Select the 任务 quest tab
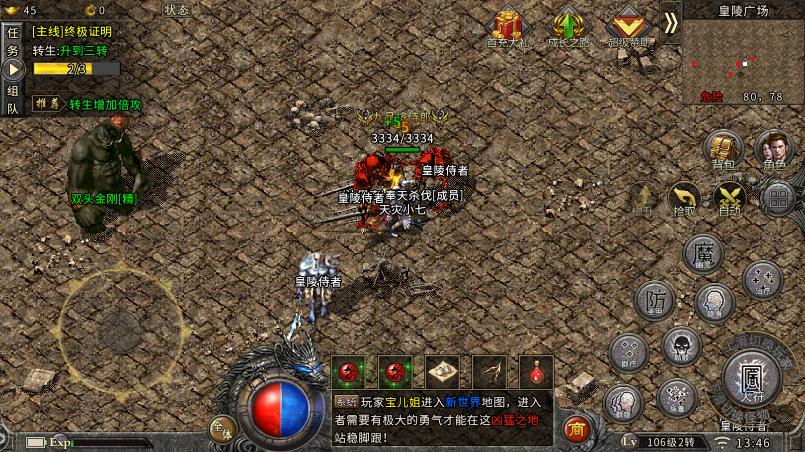 tap(13, 42)
